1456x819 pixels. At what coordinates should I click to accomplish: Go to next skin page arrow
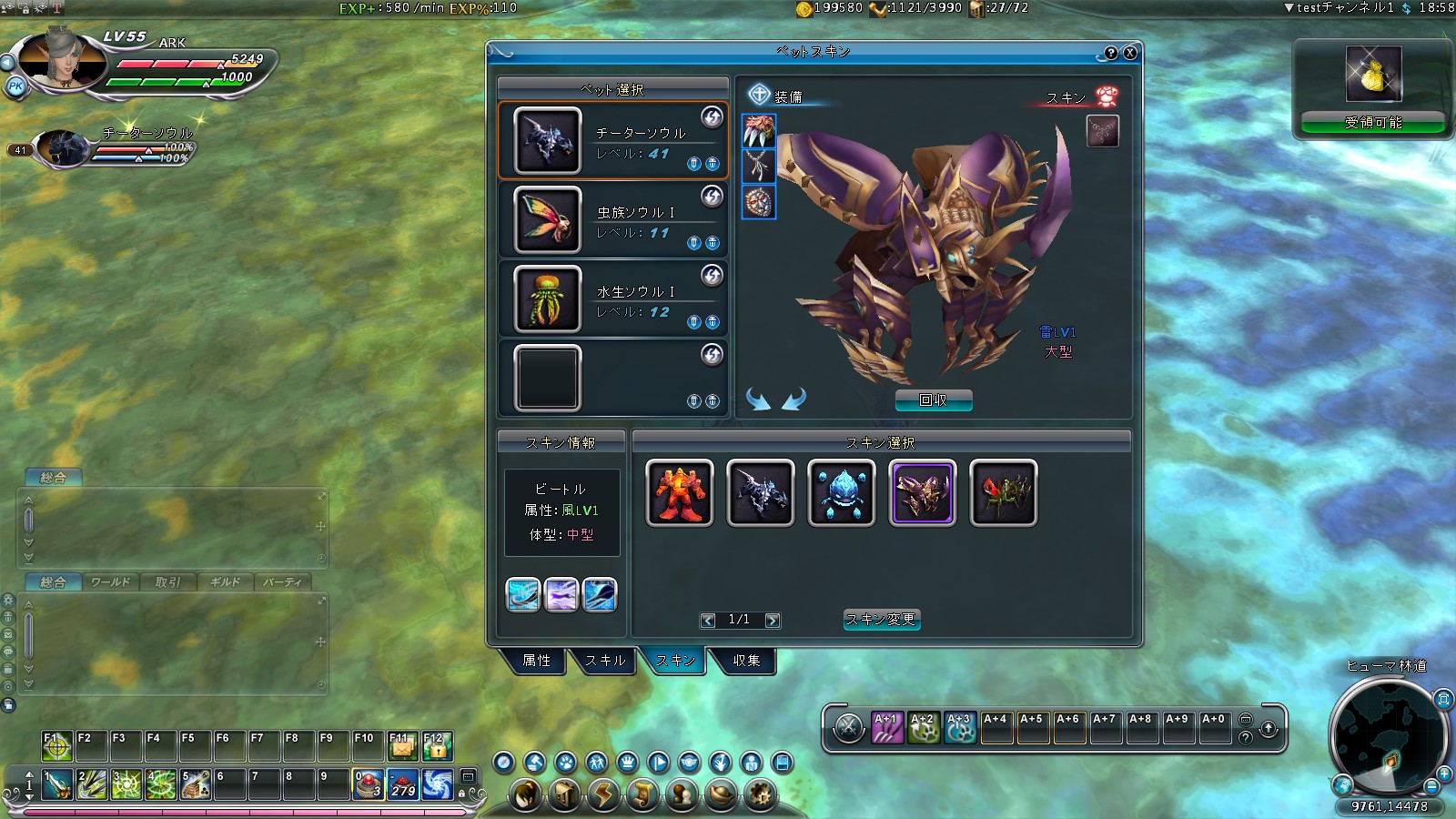773,621
